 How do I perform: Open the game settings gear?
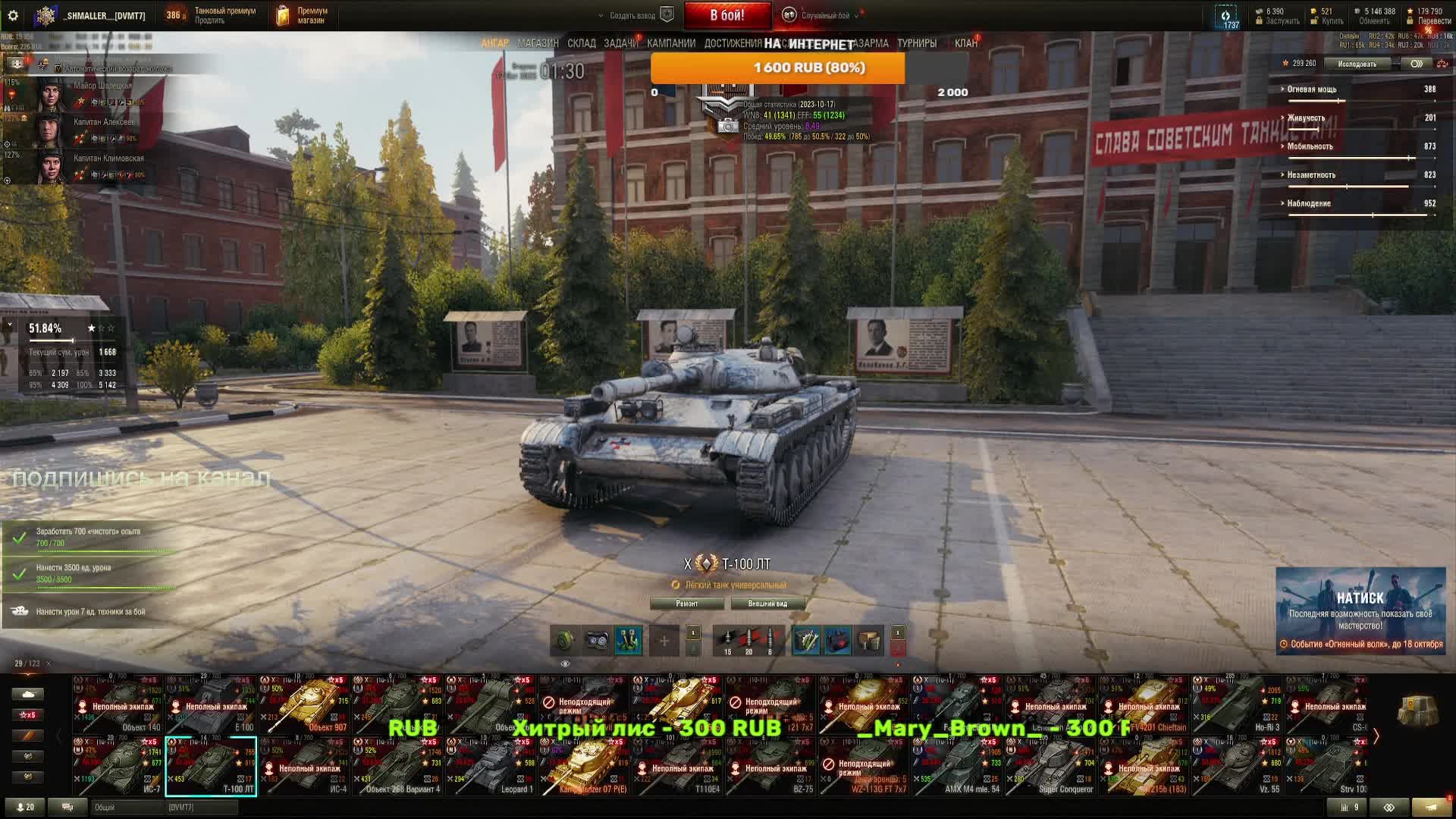[x=13, y=15]
